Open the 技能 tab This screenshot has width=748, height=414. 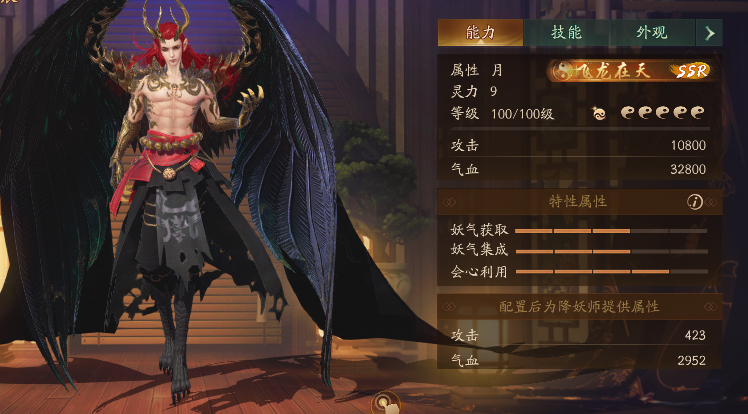coord(566,32)
